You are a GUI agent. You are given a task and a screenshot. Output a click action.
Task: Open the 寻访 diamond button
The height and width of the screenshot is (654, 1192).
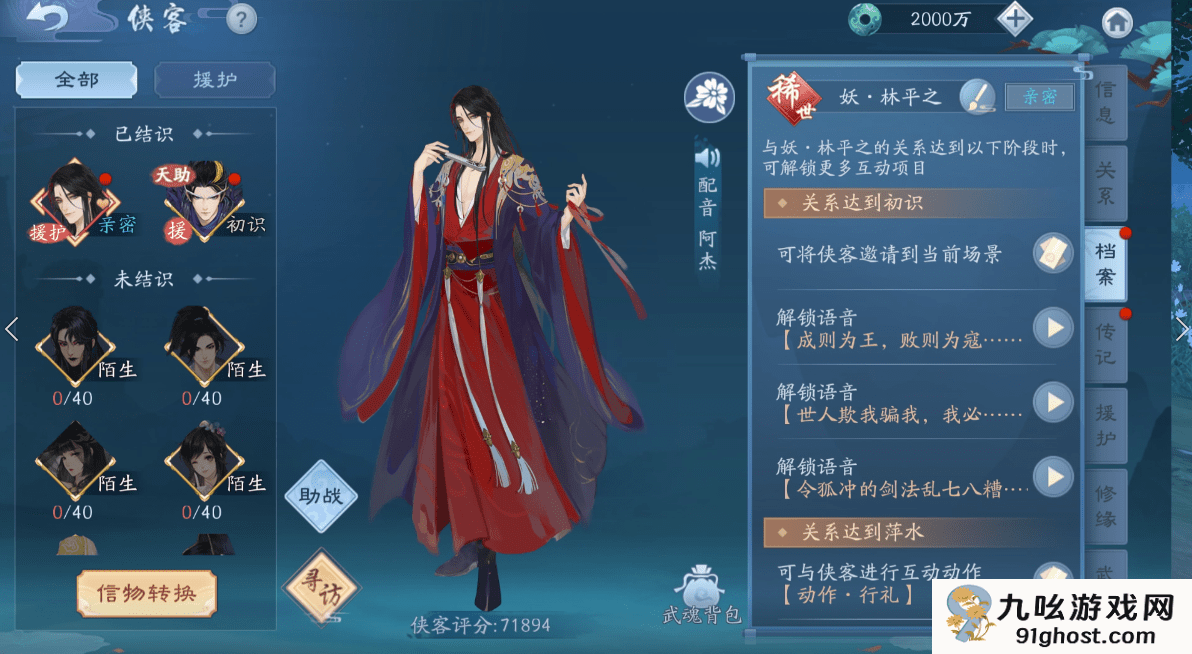point(320,587)
